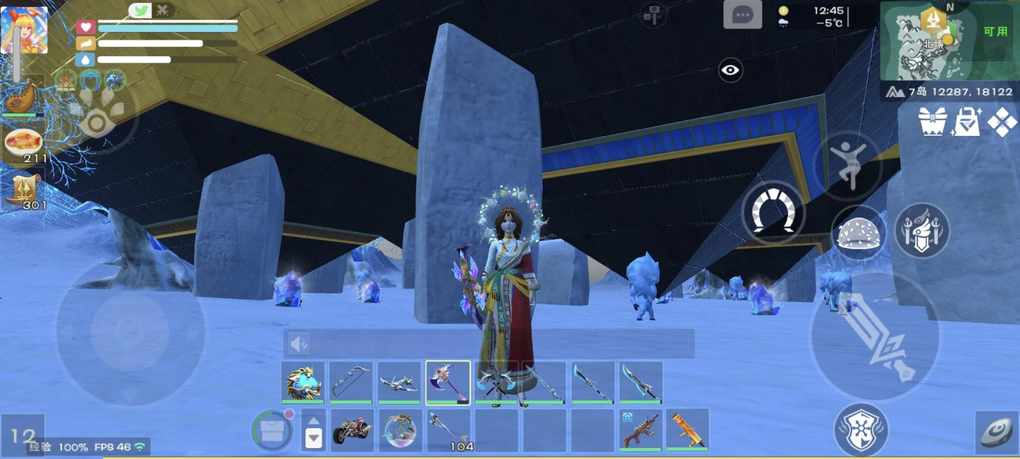Open the four-diamond menu icon
This screenshot has width=1020, height=459.
click(1001, 123)
